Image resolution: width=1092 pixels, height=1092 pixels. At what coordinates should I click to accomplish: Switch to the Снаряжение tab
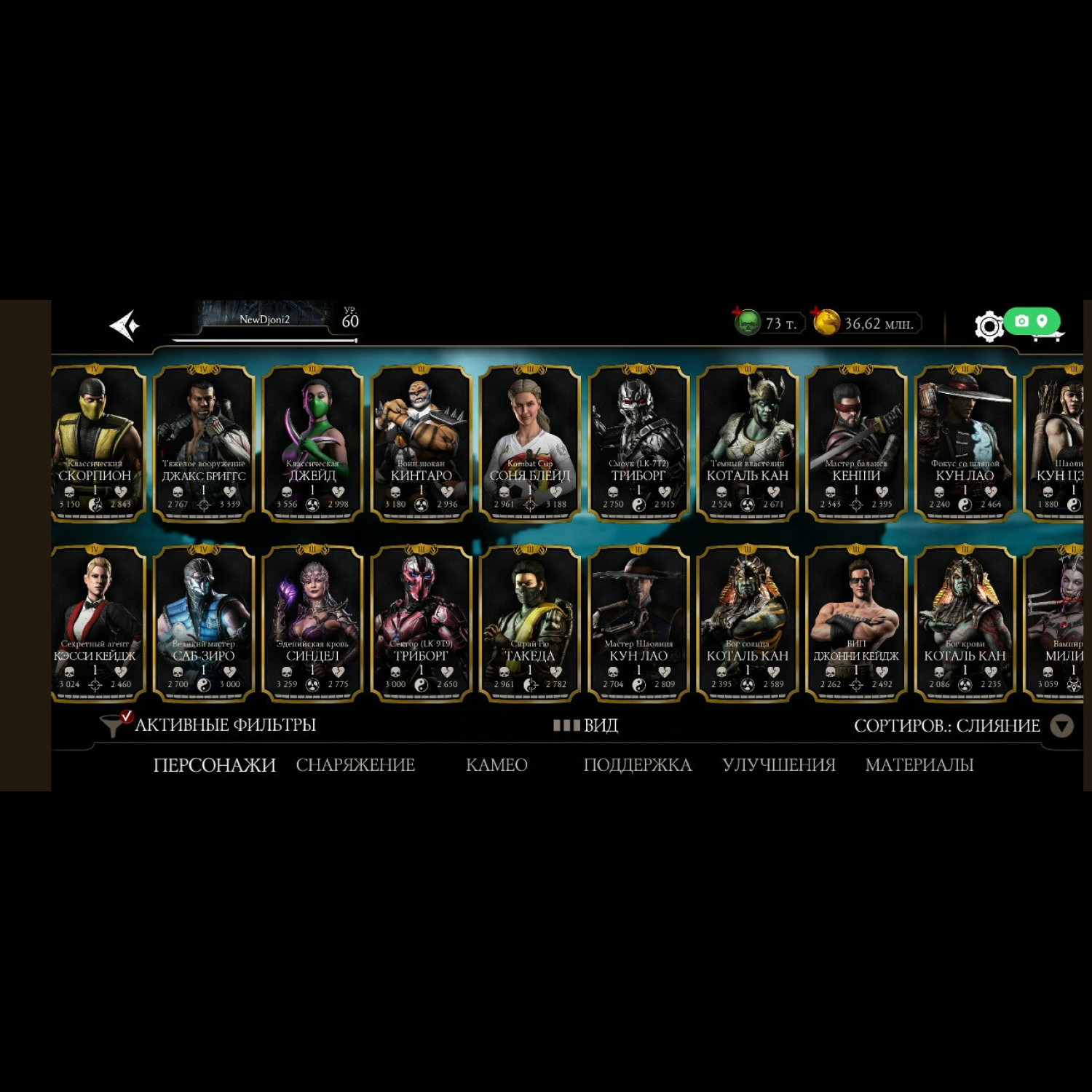355,765
